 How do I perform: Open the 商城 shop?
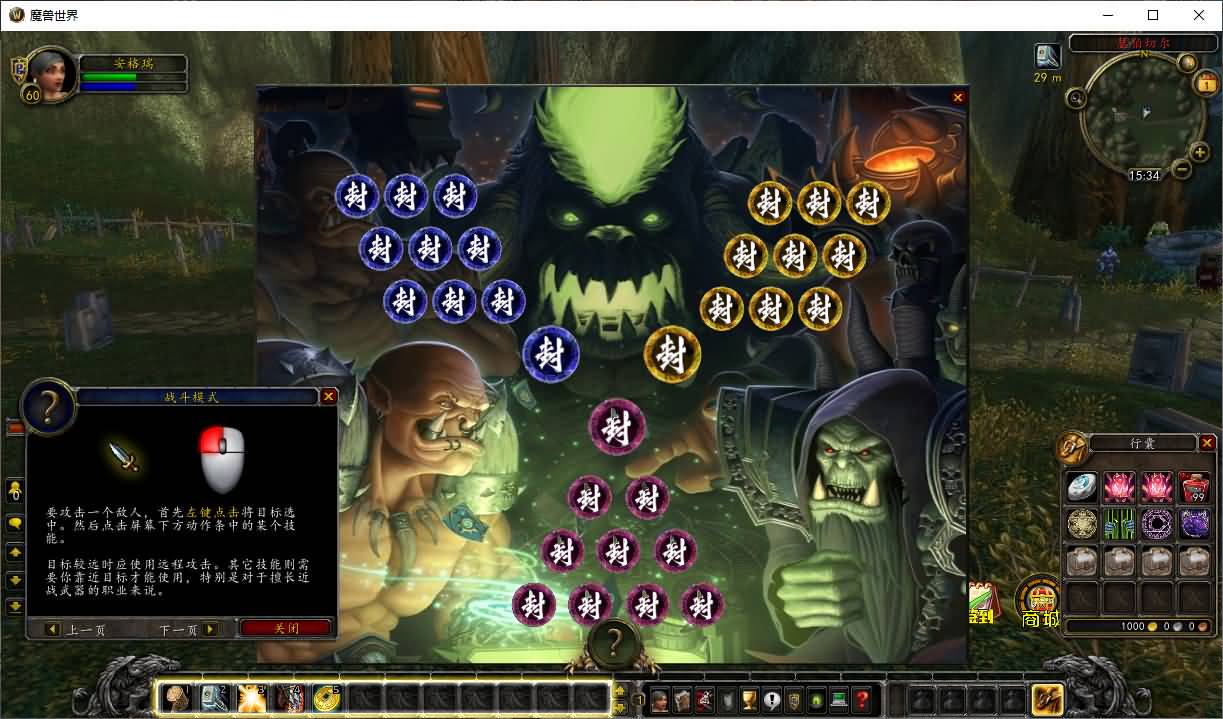[x=1040, y=603]
